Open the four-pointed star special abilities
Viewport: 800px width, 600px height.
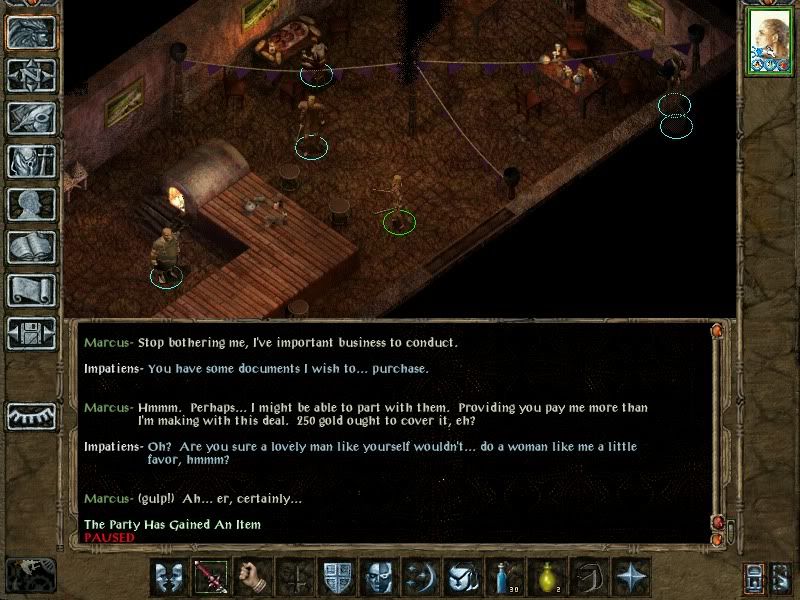coord(632,577)
